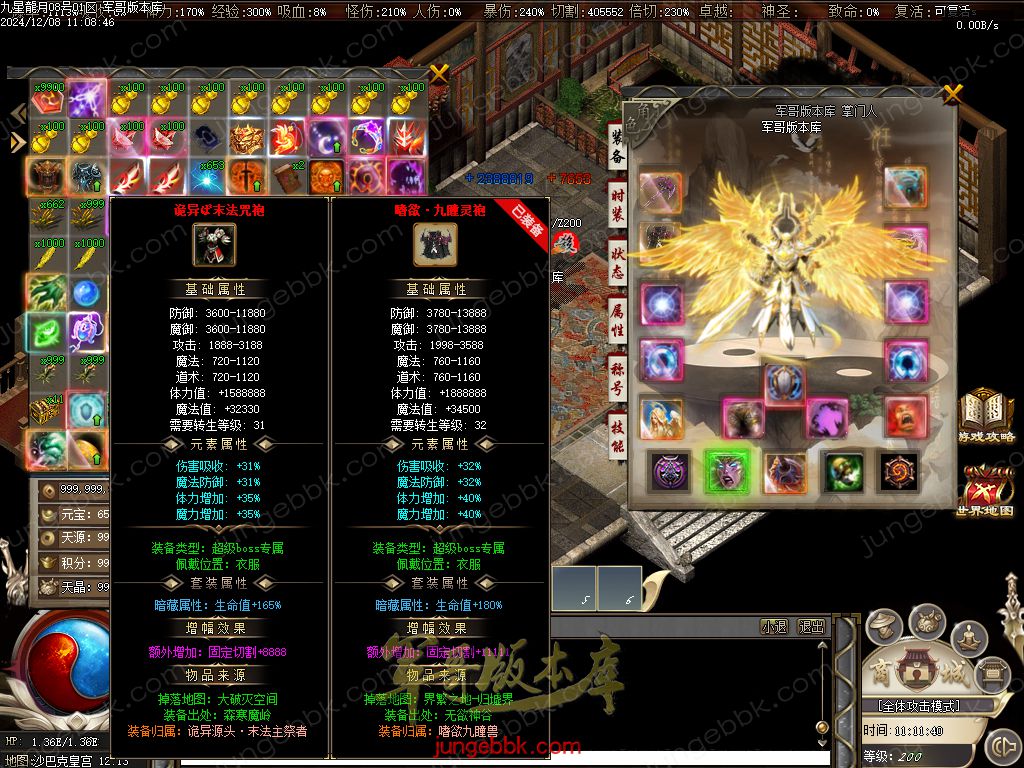Open the 游戏攻略 game guide book
1024x768 pixels.
pyautogui.click(x=985, y=416)
